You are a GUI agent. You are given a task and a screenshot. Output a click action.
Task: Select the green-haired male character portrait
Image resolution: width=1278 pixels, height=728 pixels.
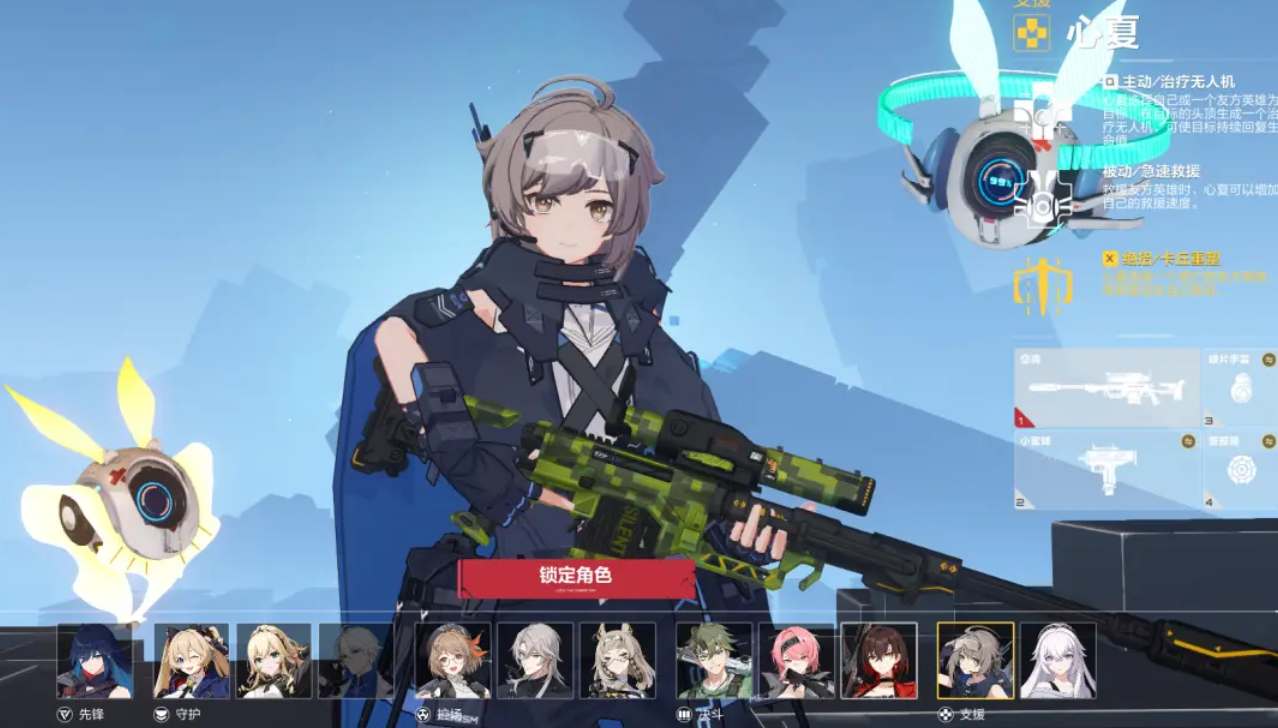[x=714, y=660]
